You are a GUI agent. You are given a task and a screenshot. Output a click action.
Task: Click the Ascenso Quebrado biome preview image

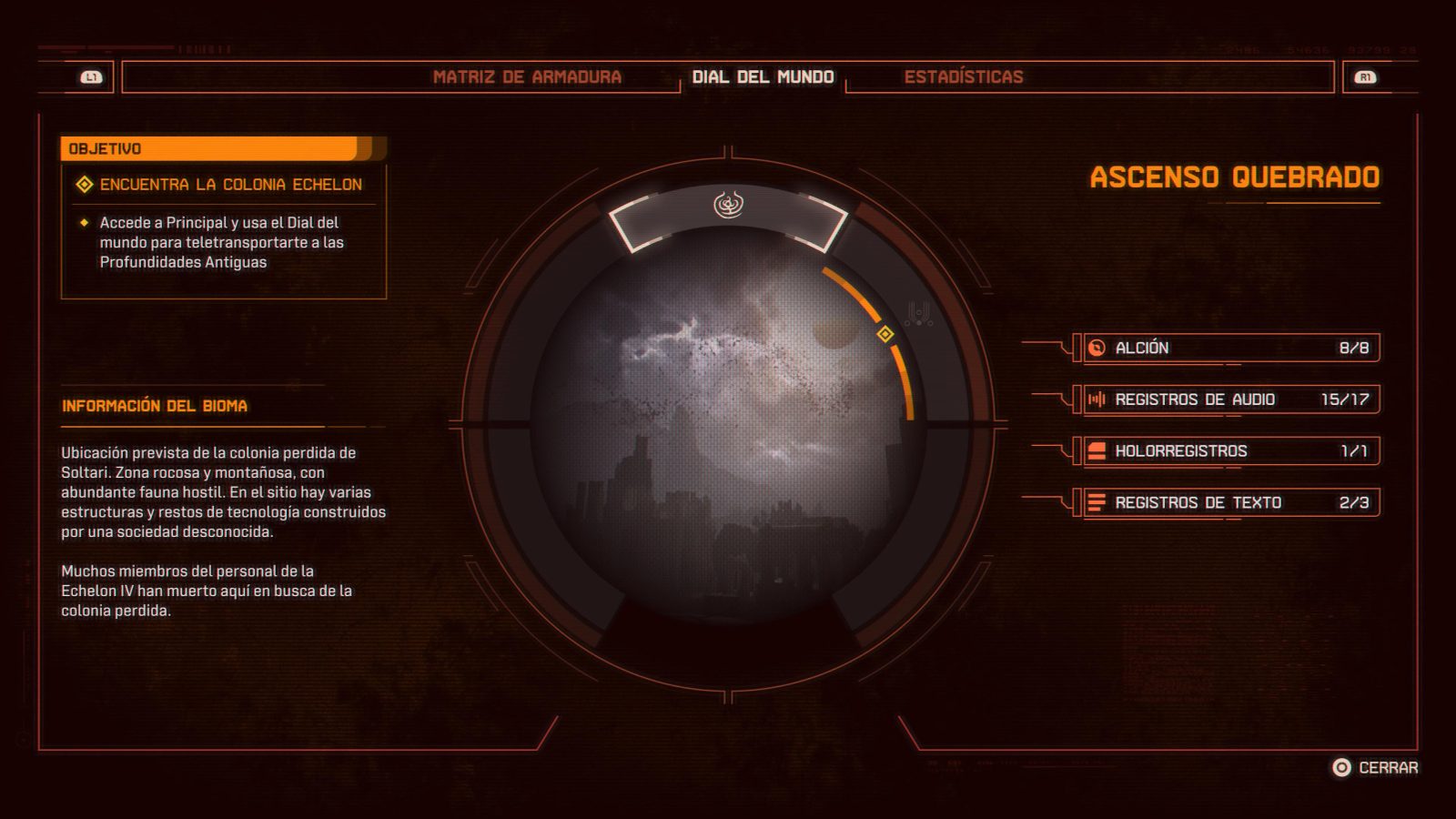(728, 428)
